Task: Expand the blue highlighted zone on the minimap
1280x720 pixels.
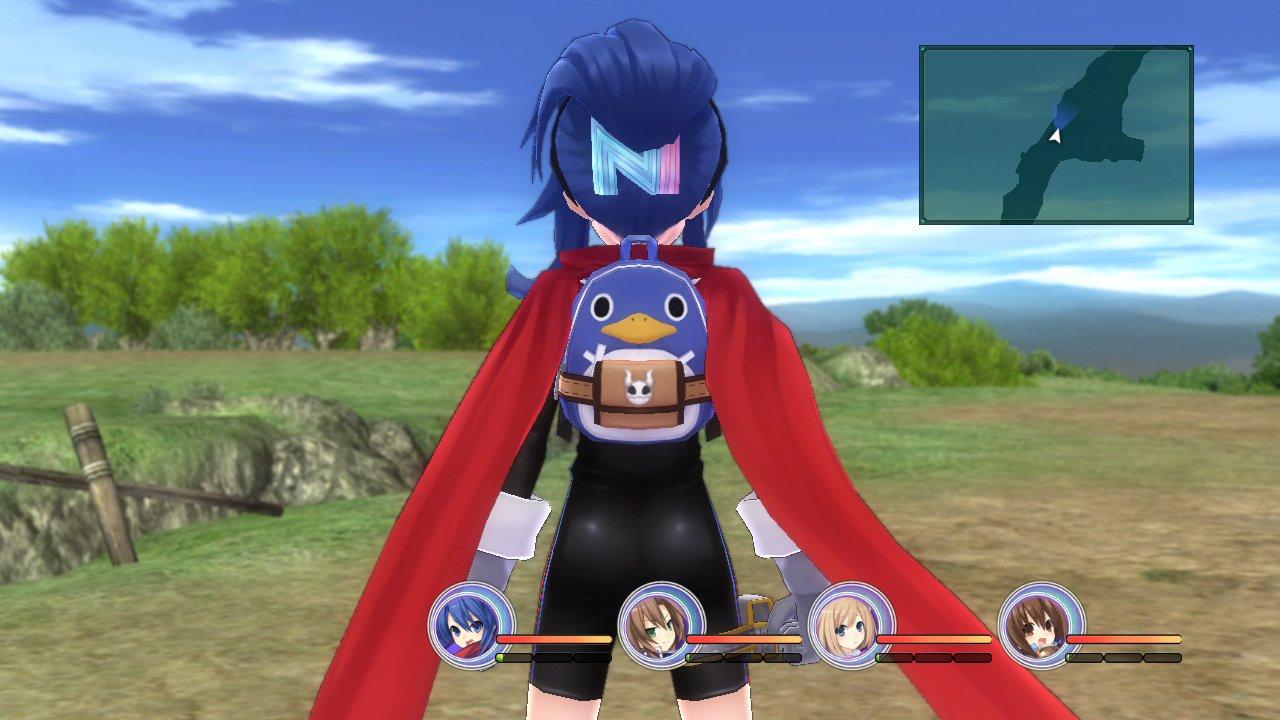Action: (x=1064, y=111)
